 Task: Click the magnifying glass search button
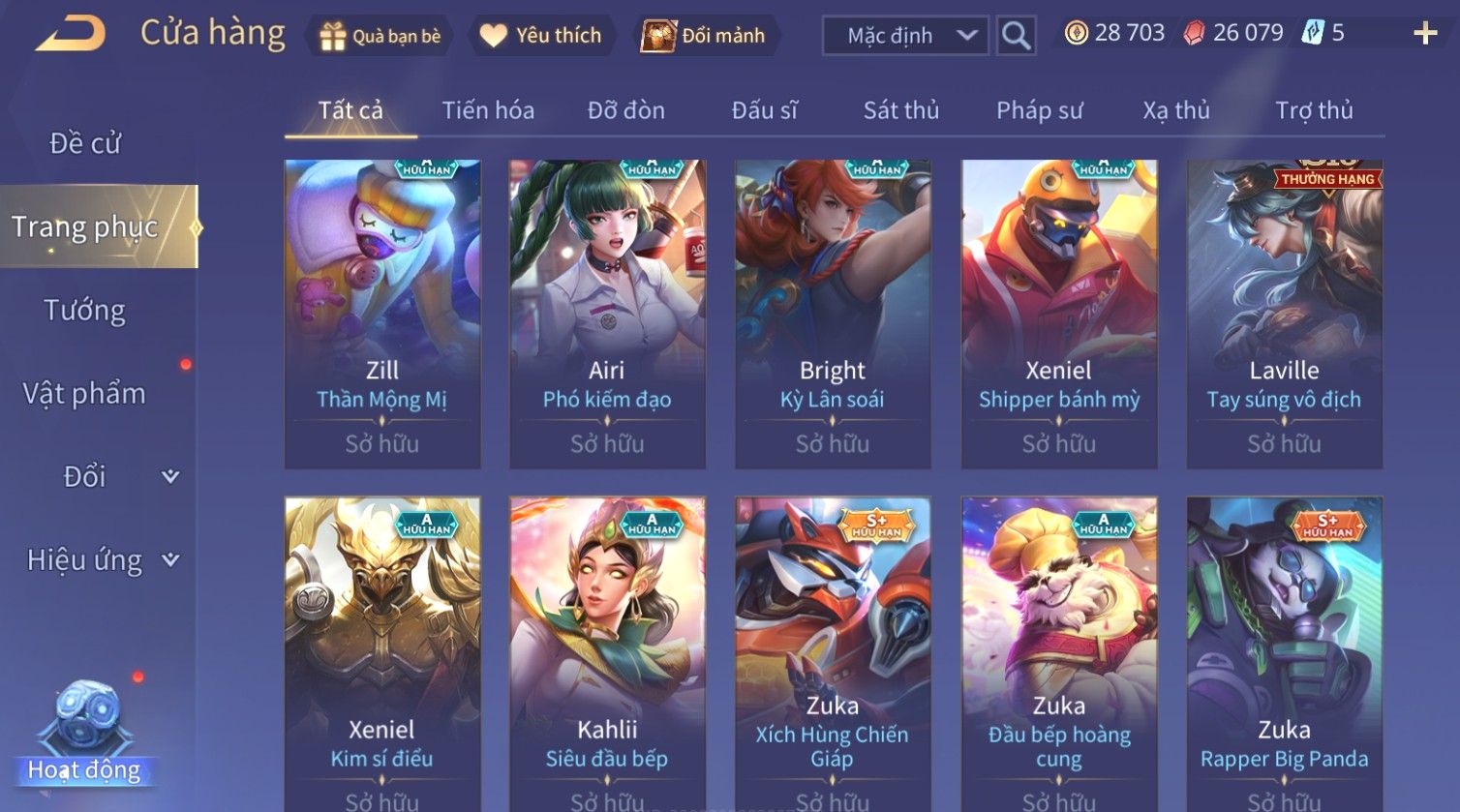pos(1016,36)
